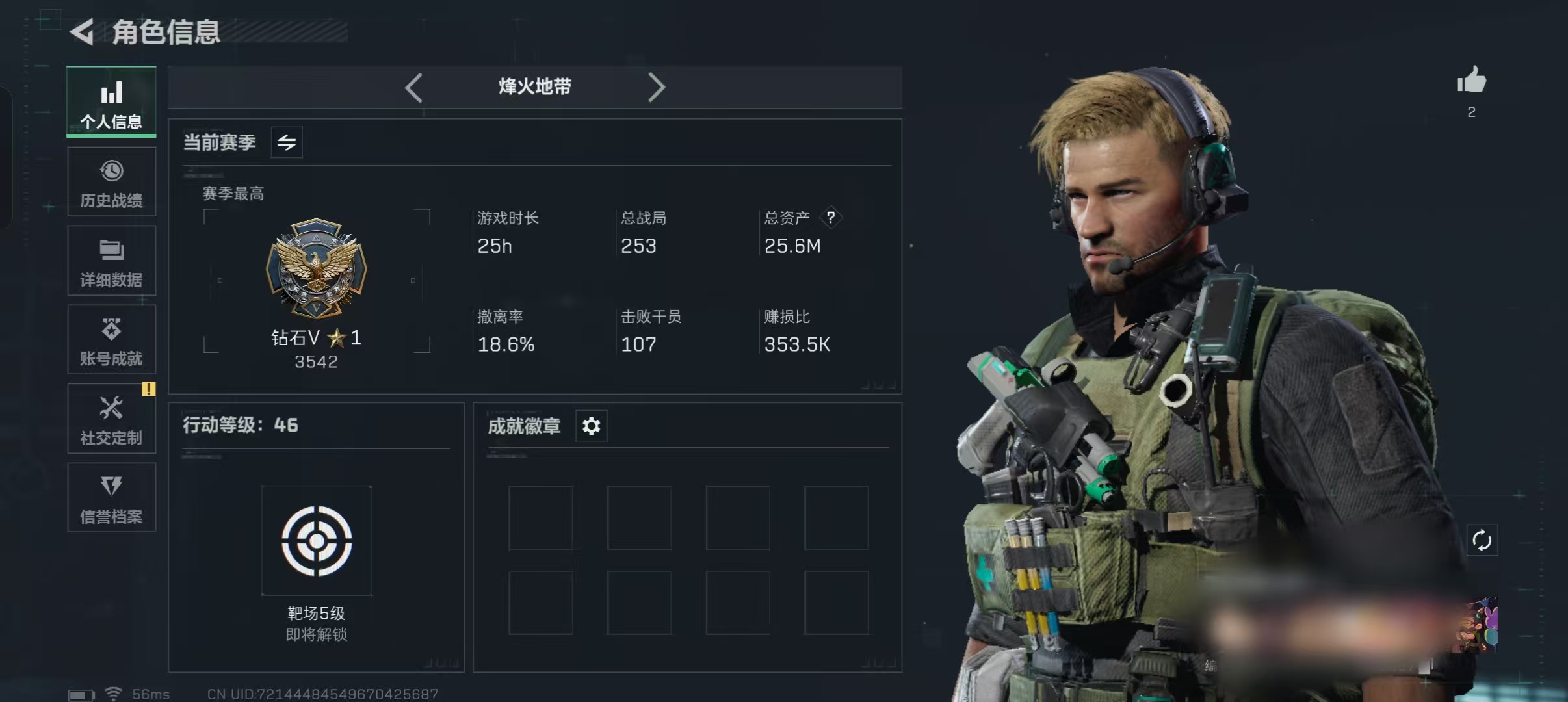Switch to the previous game mode with left arrow
Viewport: 1568px width, 702px height.
(x=413, y=87)
